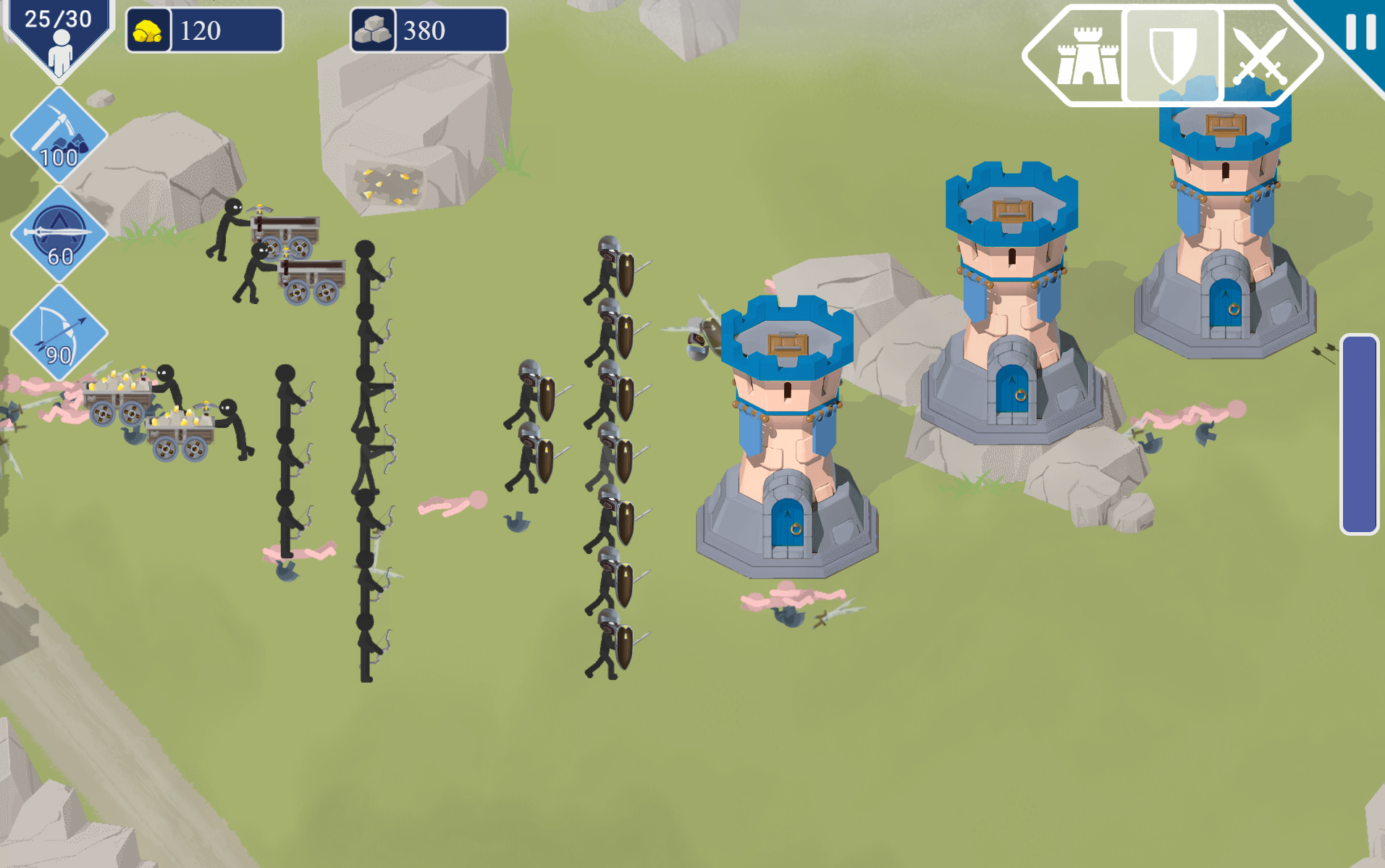1385x868 pixels.
Task: Order the army to retreat to castle
Action: (x=1086, y=56)
